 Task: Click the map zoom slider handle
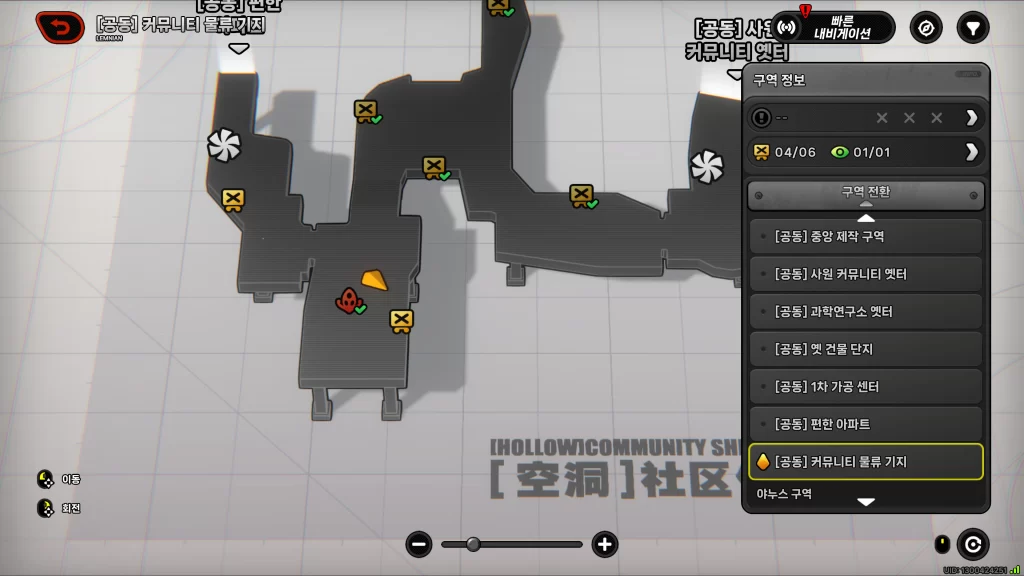pyautogui.click(x=473, y=544)
